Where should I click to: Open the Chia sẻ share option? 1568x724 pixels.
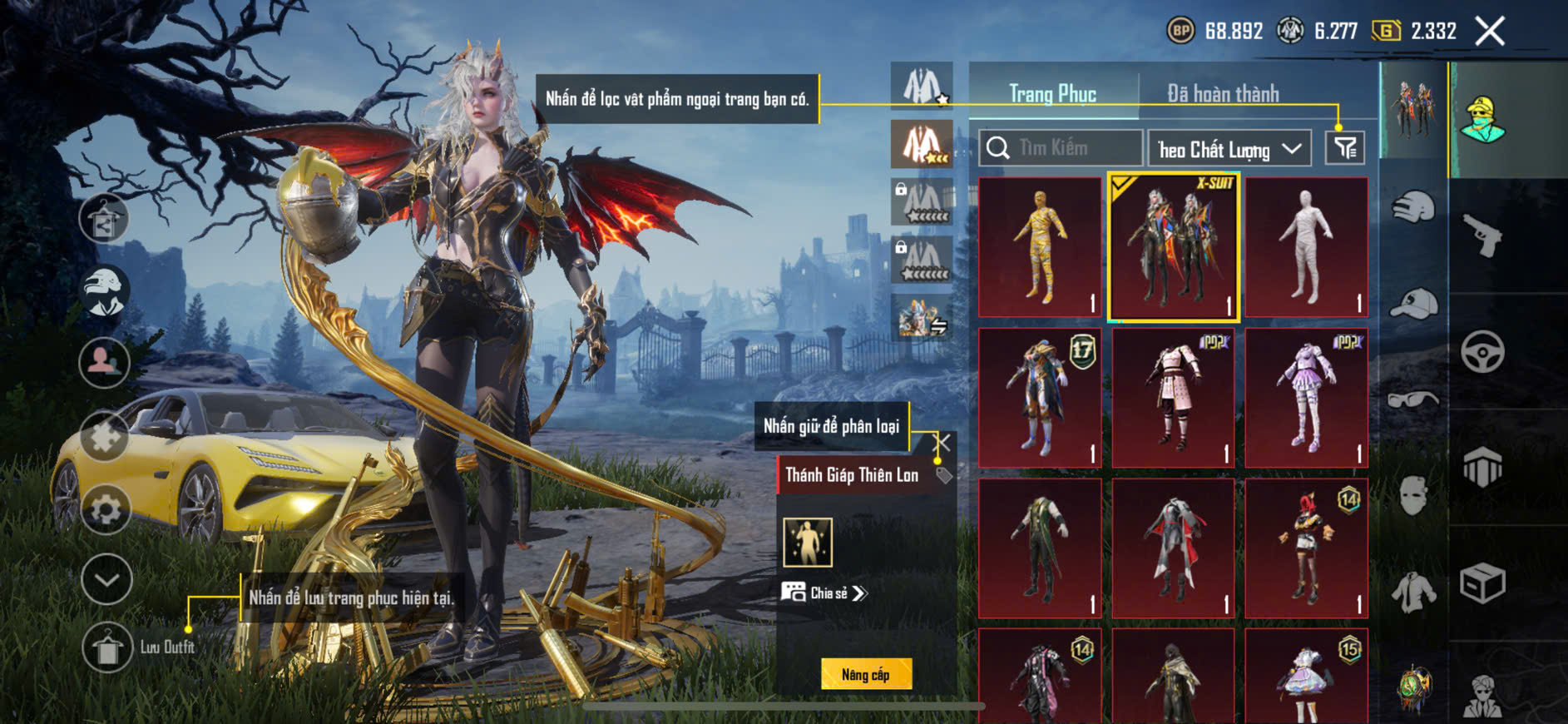(824, 593)
